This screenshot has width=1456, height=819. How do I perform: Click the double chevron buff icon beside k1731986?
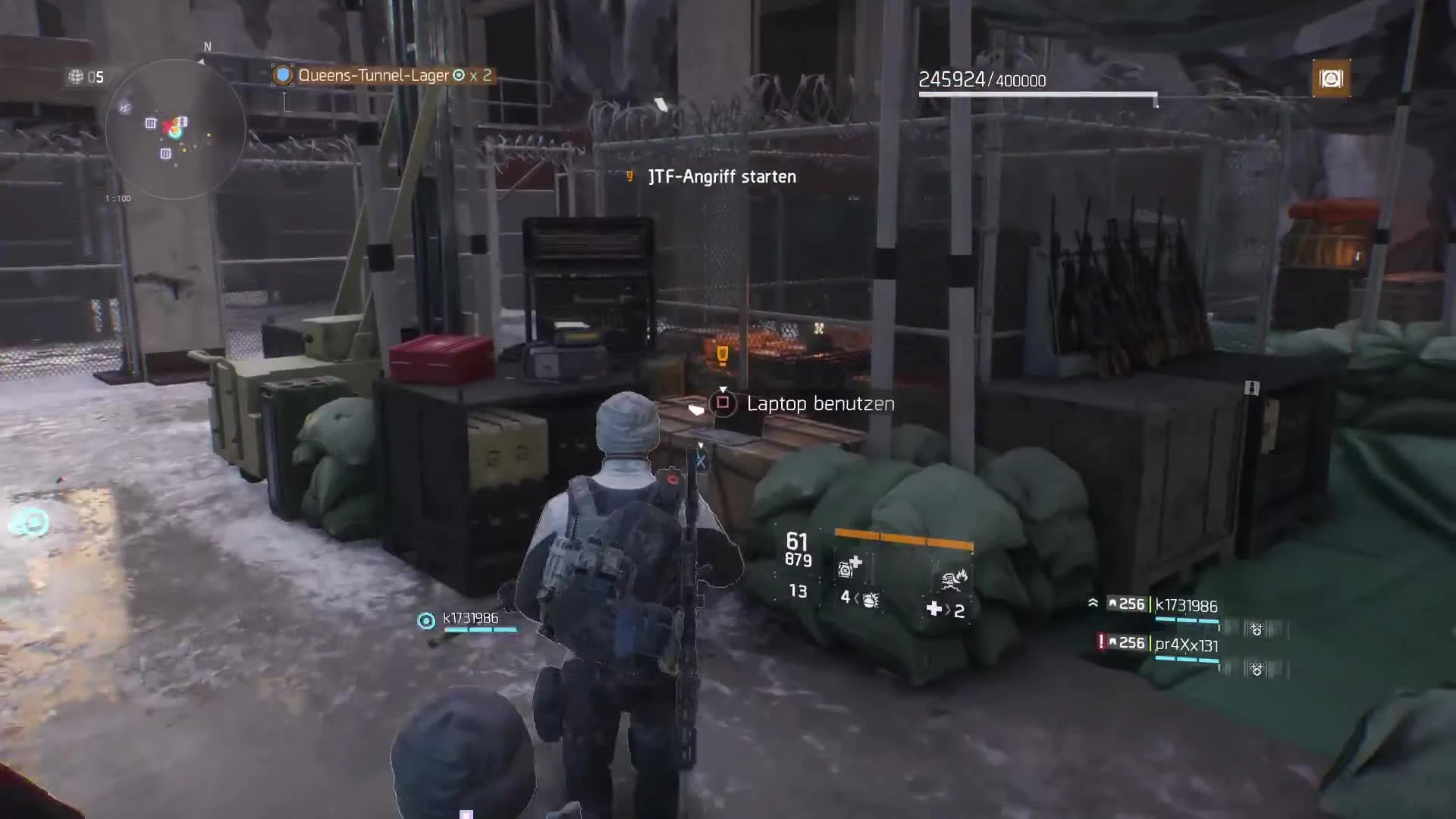(1094, 604)
